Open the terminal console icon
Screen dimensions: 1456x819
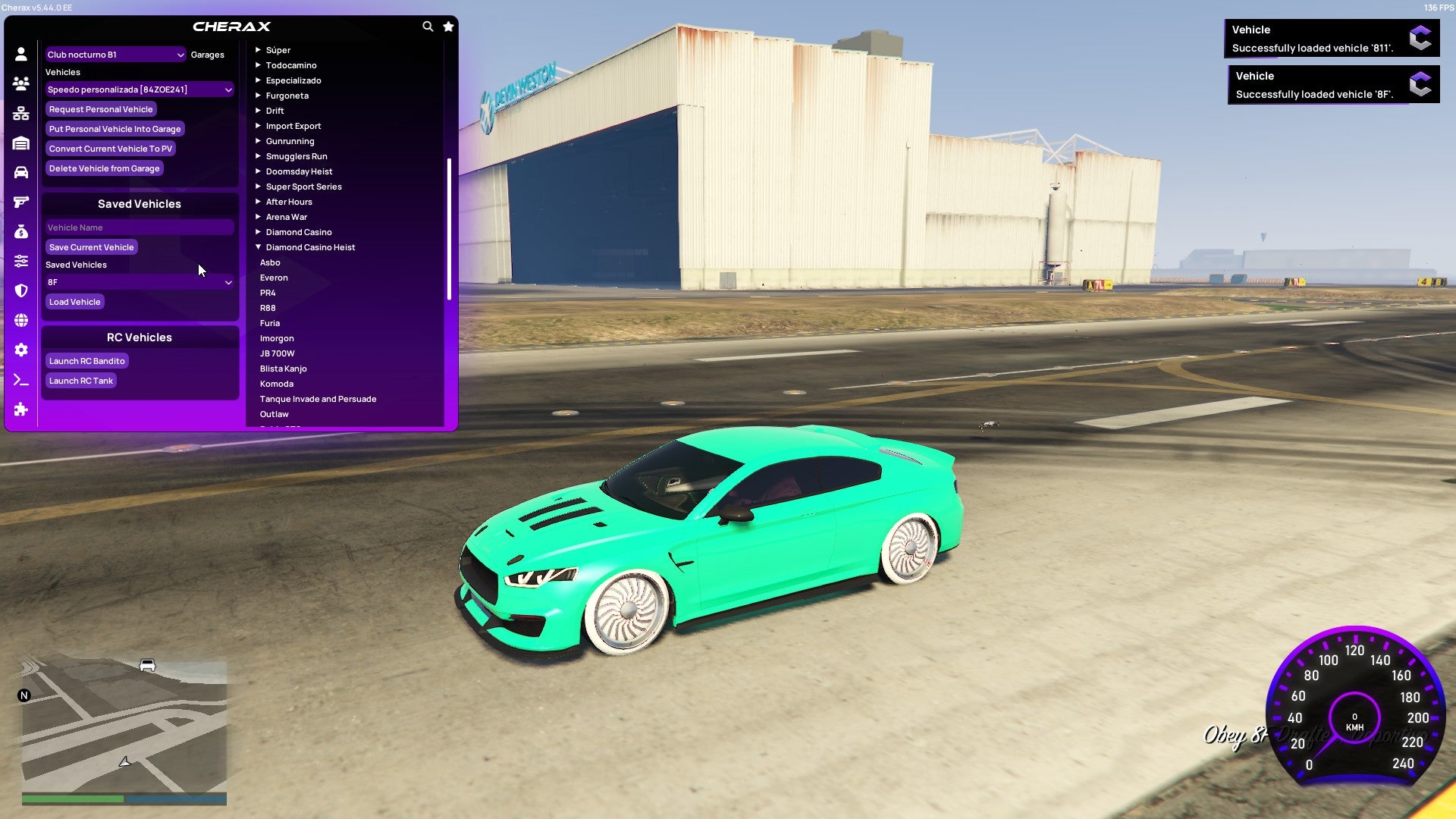tap(20, 380)
